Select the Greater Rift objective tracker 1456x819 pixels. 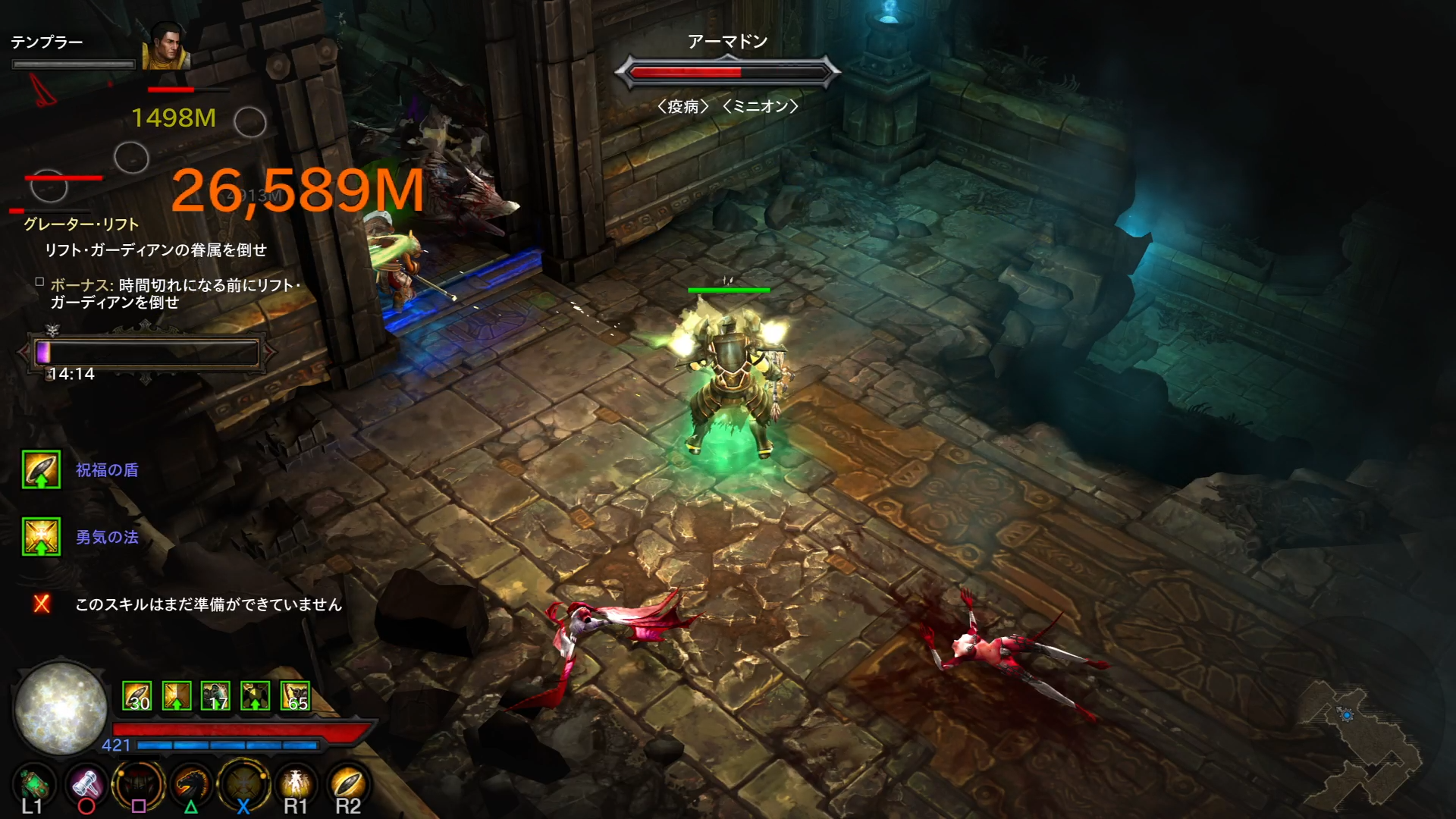81,224
